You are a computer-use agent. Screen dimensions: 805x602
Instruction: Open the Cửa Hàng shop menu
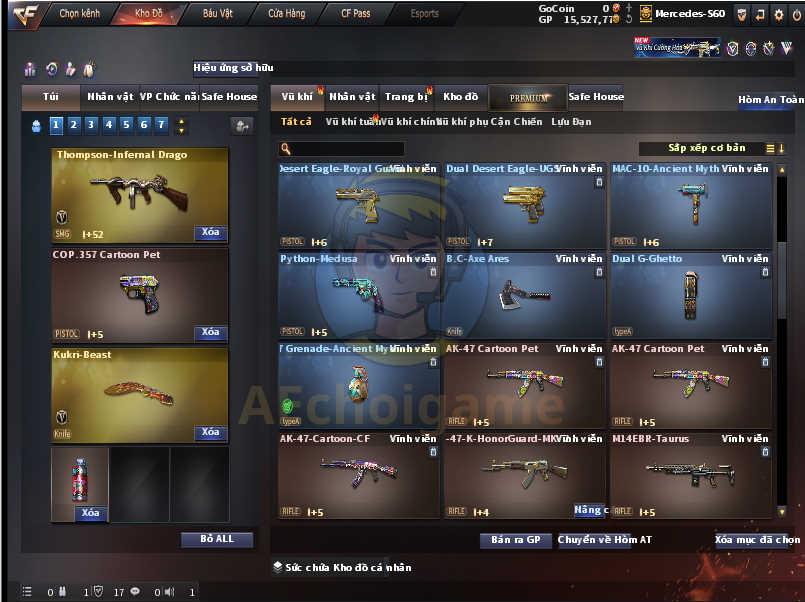(x=287, y=14)
